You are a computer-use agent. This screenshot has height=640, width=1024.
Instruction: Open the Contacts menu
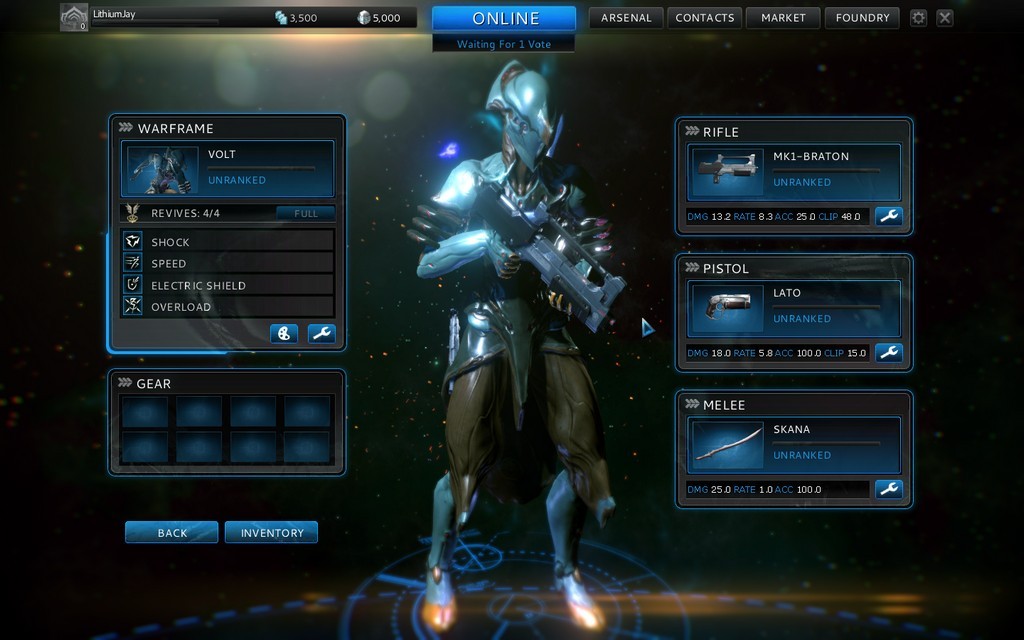coord(706,18)
